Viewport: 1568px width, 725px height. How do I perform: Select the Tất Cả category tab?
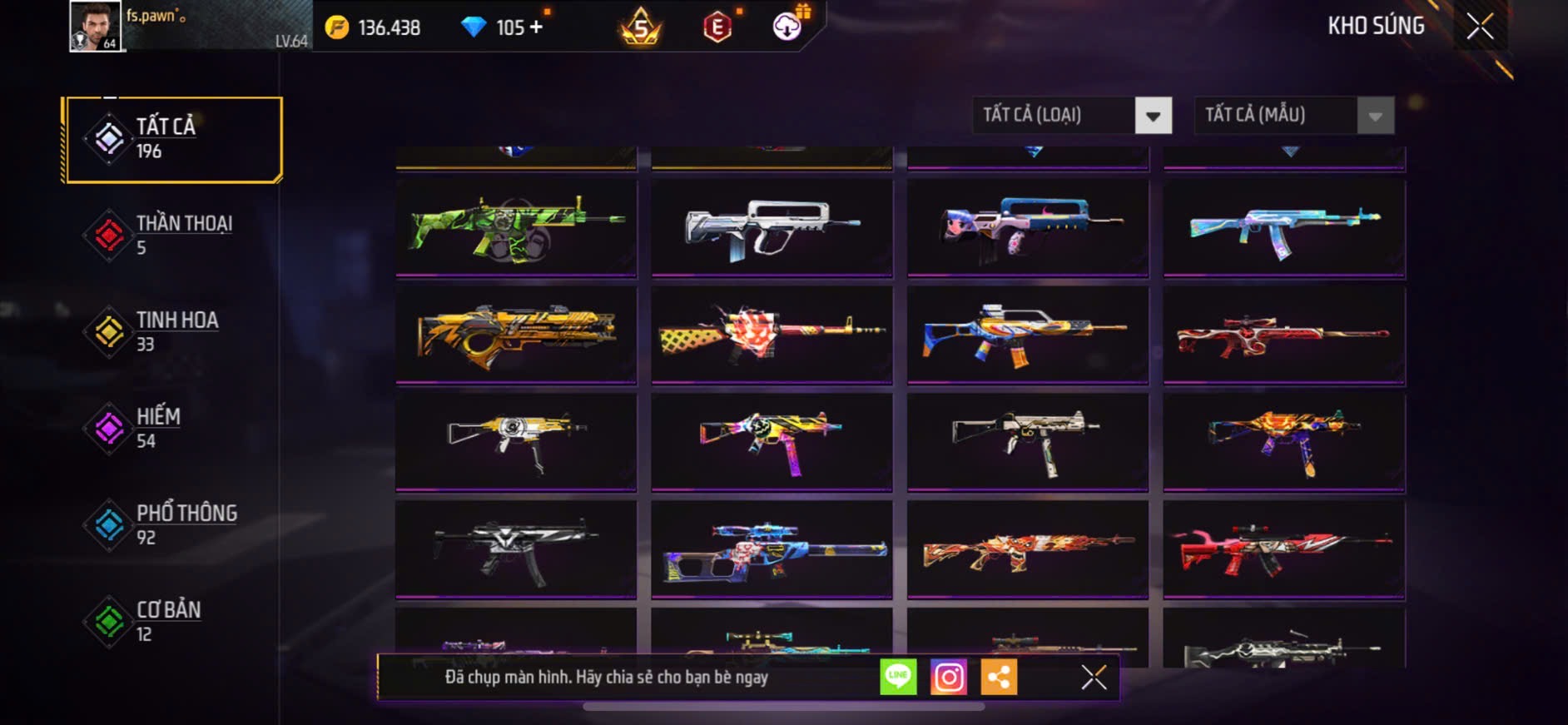[x=173, y=139]
